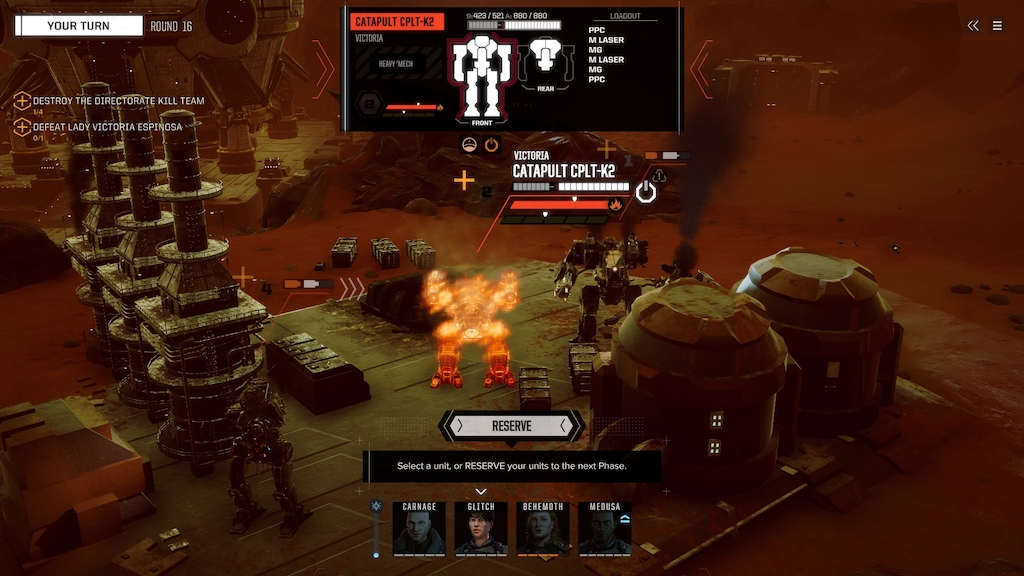This screenshot has height=576, width=1024.
Task: Select Behemoth's unit portrait
Action: [543, 528]
